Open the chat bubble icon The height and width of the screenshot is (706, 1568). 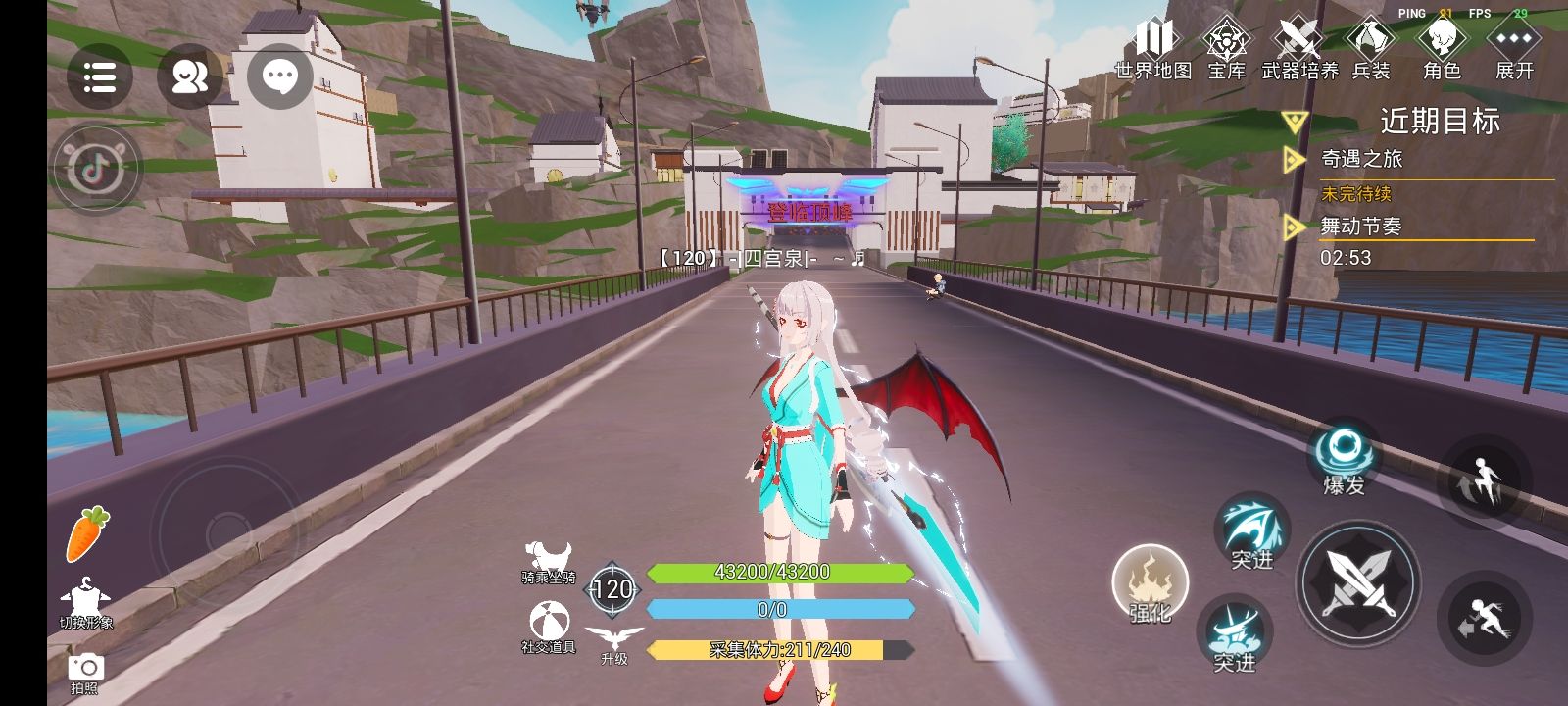[x=280, y=76]
